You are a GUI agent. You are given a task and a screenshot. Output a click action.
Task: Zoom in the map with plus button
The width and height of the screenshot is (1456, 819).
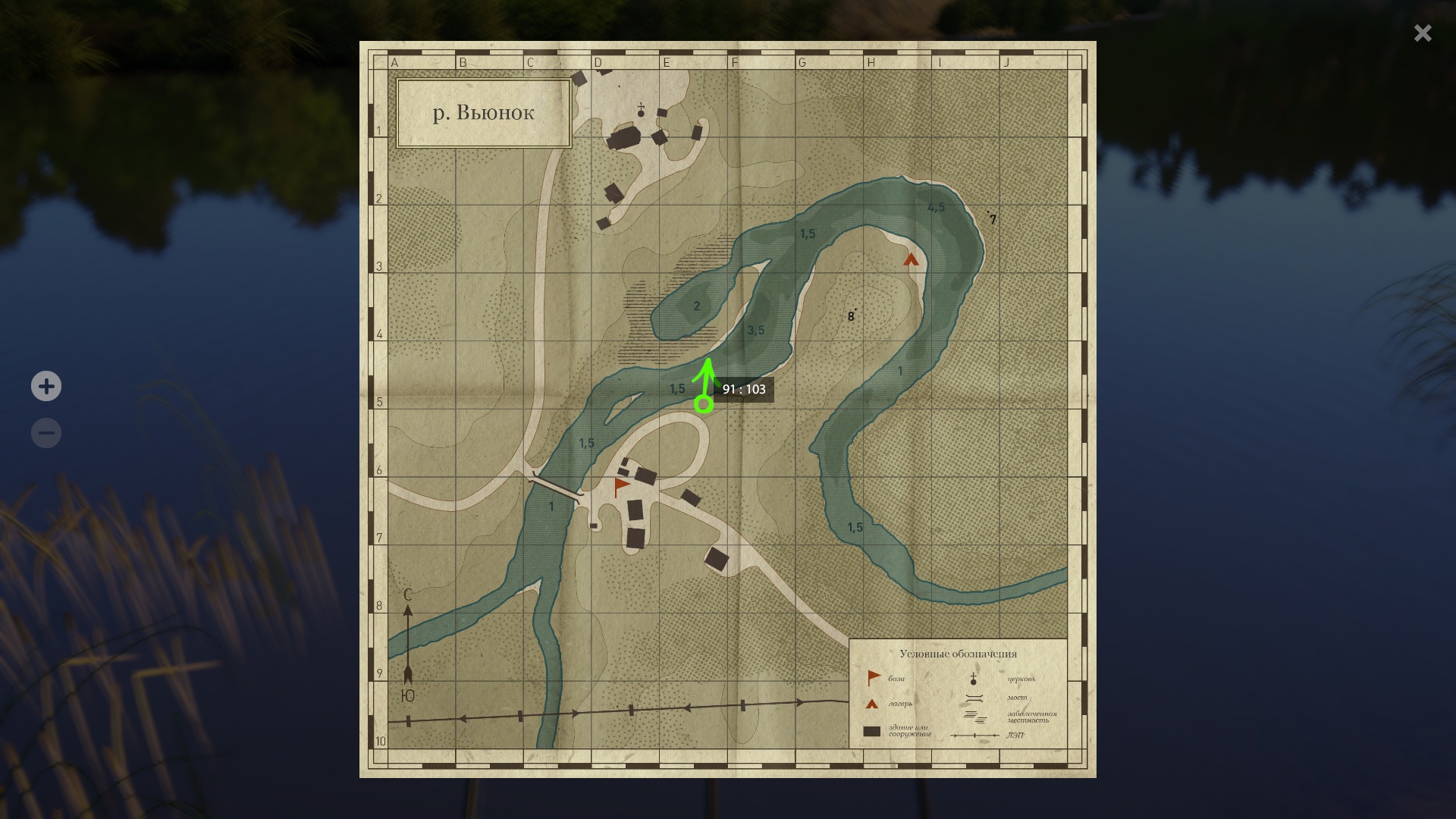coord(46,387)
